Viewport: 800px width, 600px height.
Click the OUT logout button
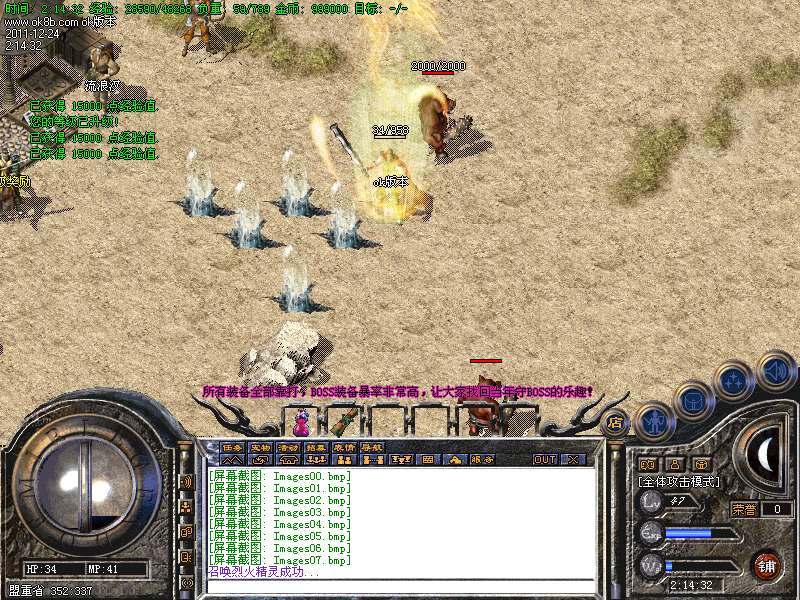[544, 460]
